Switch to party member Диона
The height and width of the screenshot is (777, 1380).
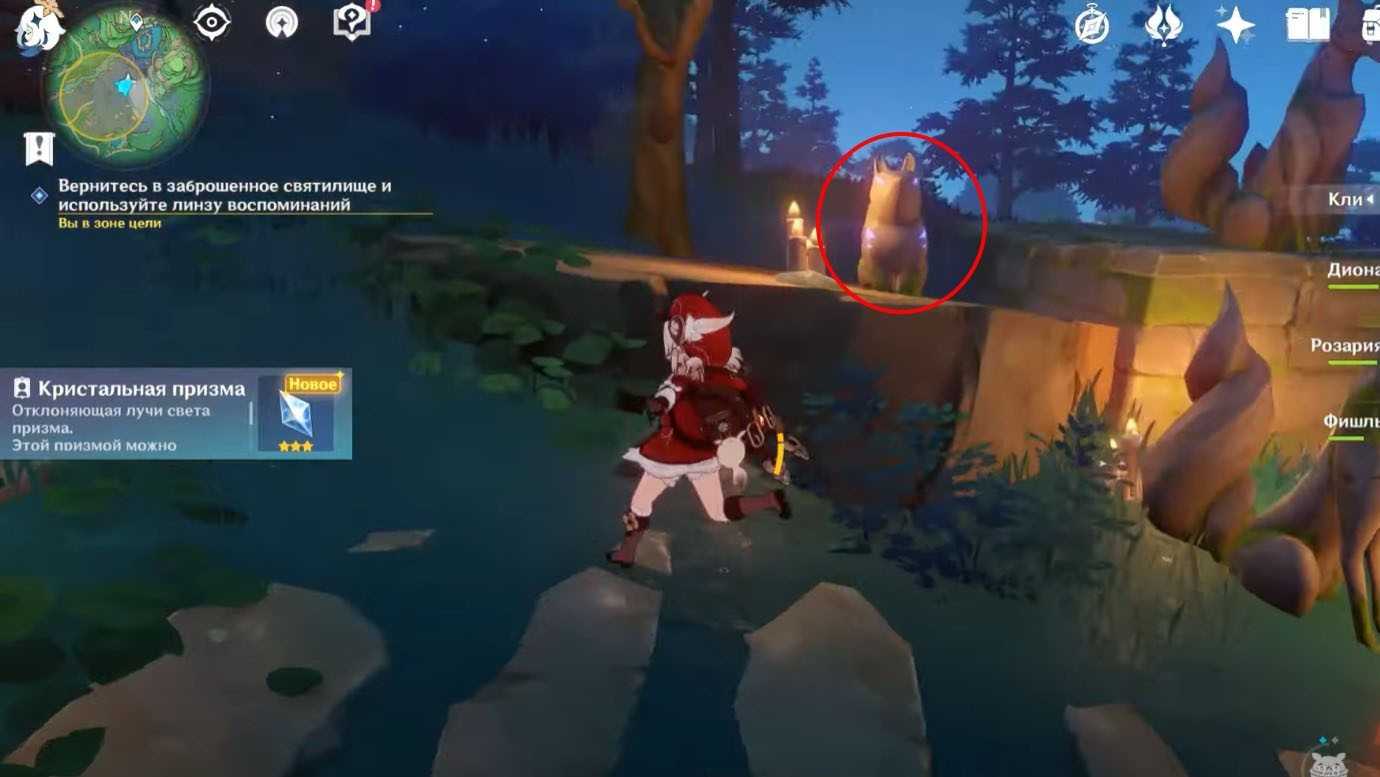[x=1352, y=270]
